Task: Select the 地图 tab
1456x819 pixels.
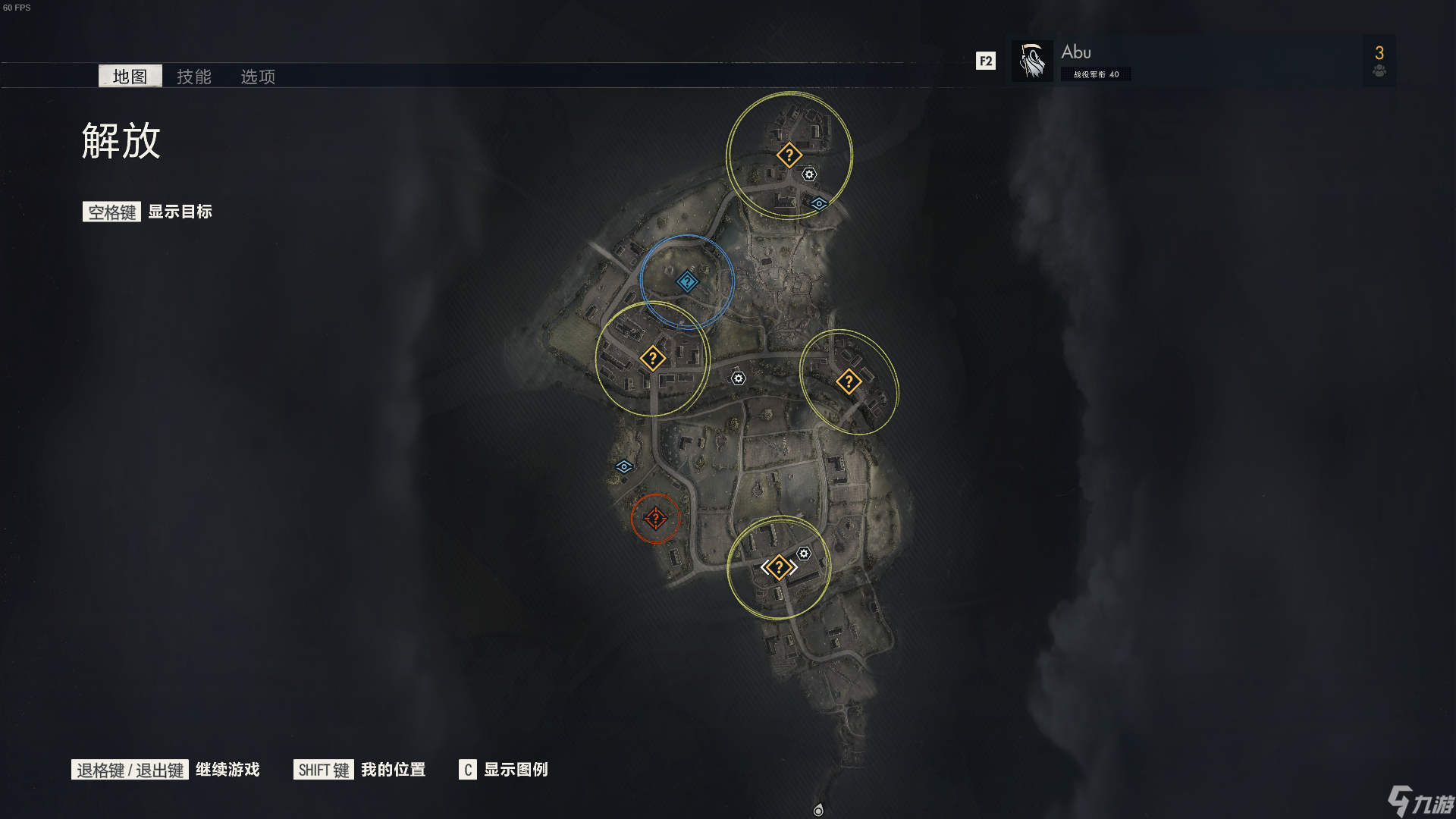Action: [130, 76]
